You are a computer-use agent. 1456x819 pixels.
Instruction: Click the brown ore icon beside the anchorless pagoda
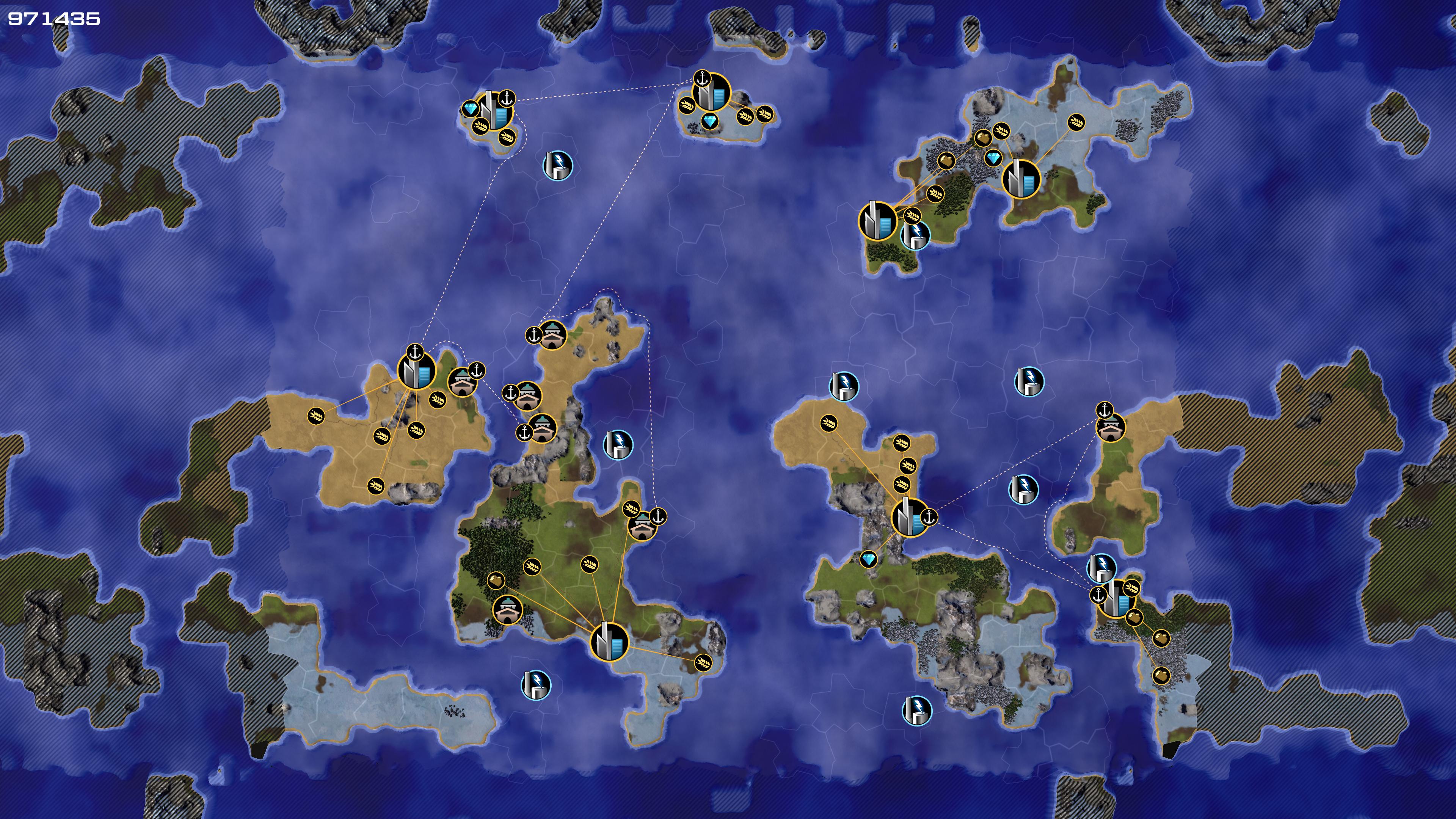pyautogui.click(x=496, y=580)
